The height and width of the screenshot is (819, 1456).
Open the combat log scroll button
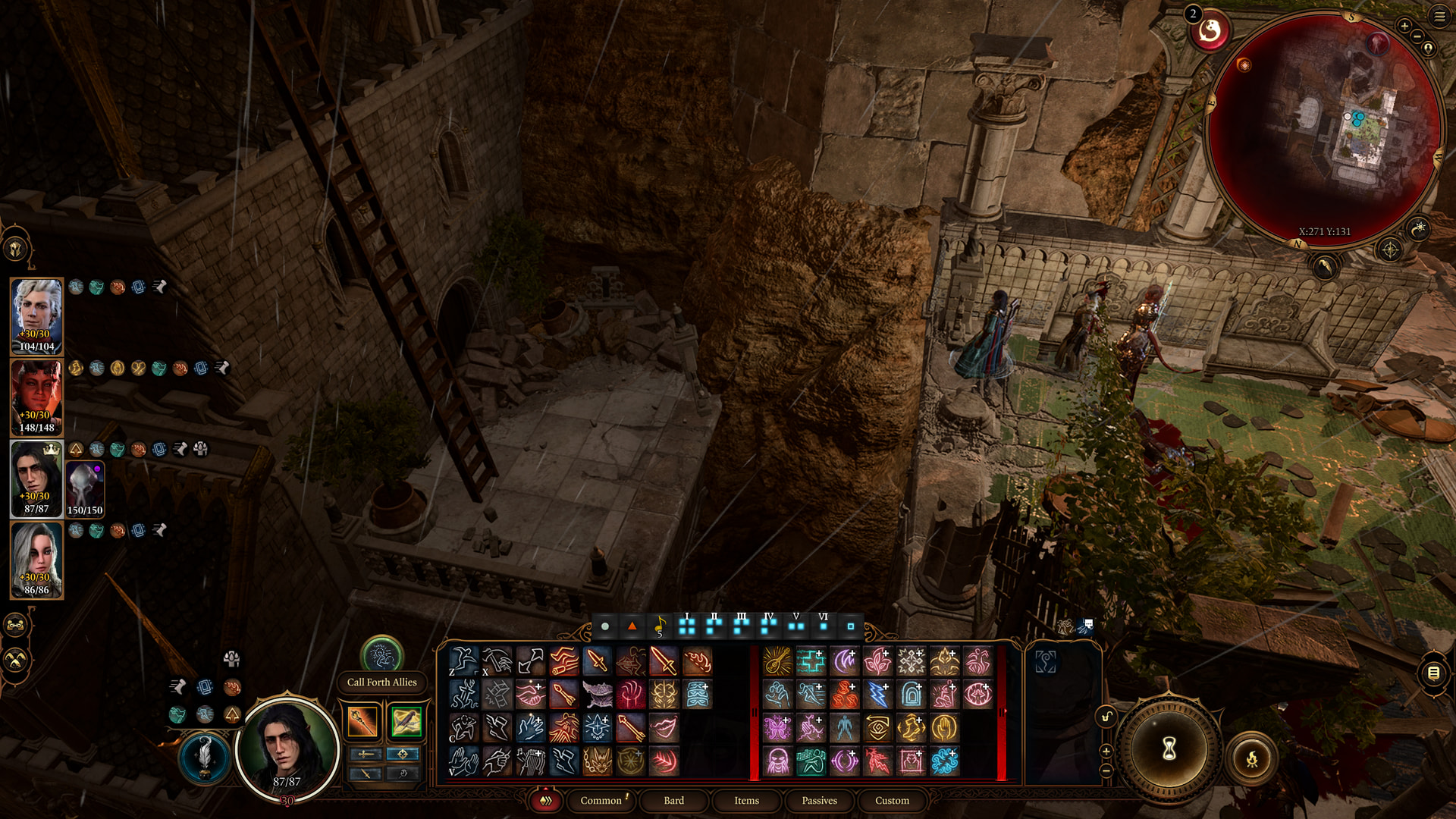tap(1433, 673)
